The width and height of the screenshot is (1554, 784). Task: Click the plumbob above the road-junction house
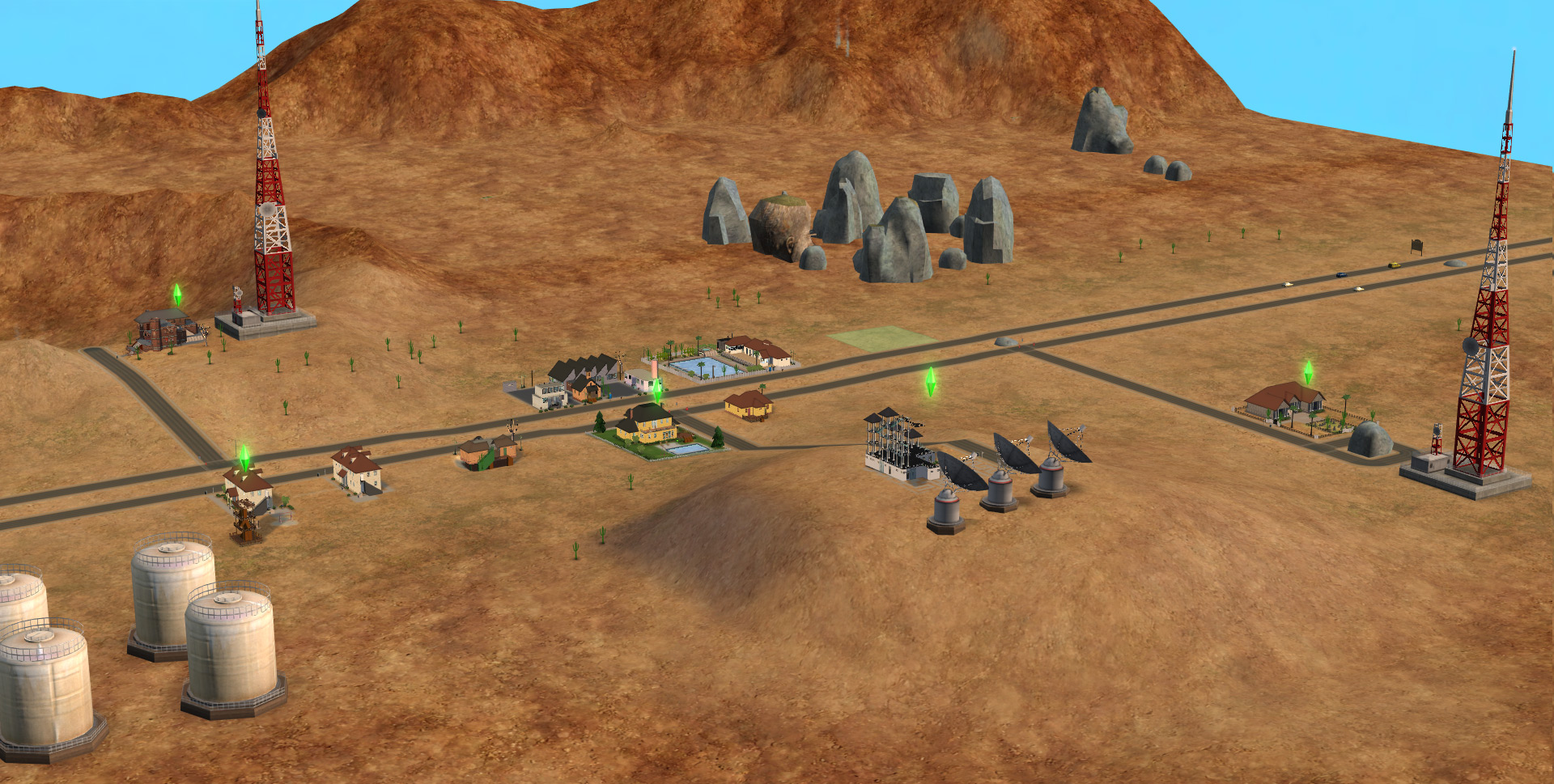(x=244, y=456)
